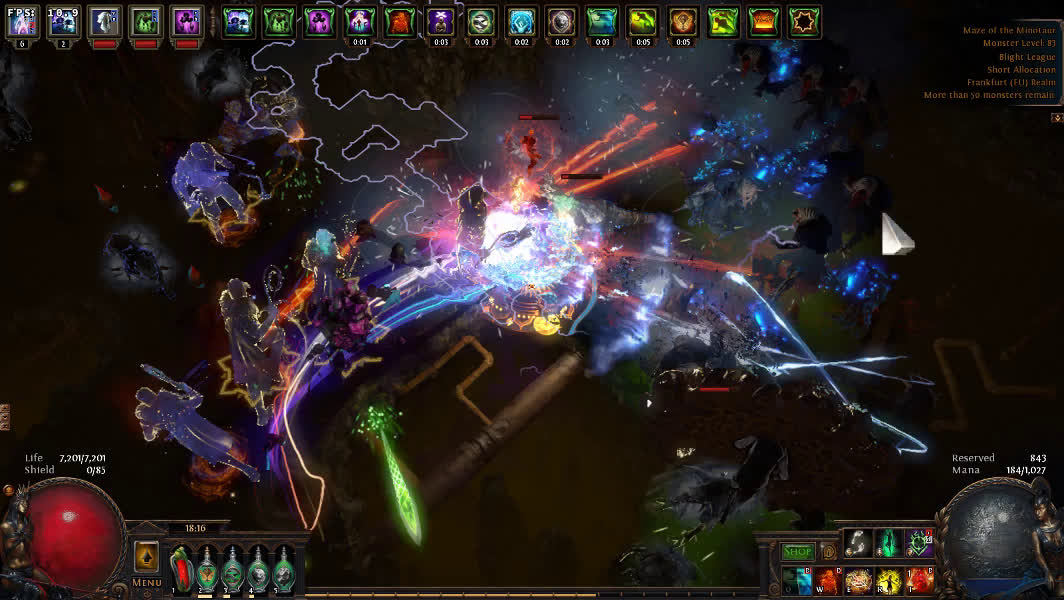
Task: Click the treasure chest buff icon
Action: point(764,21)
